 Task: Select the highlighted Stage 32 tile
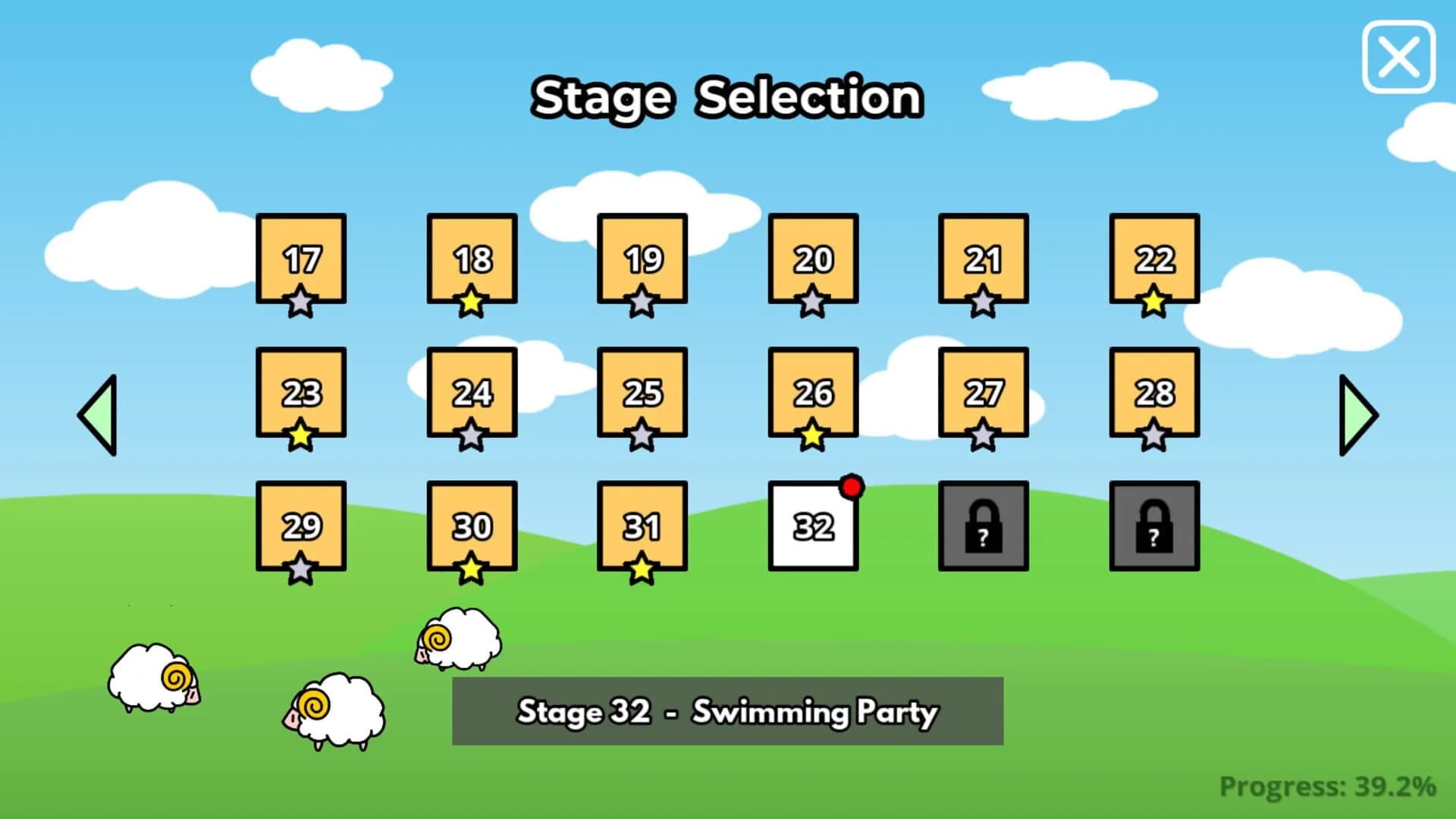click(812, 526)
